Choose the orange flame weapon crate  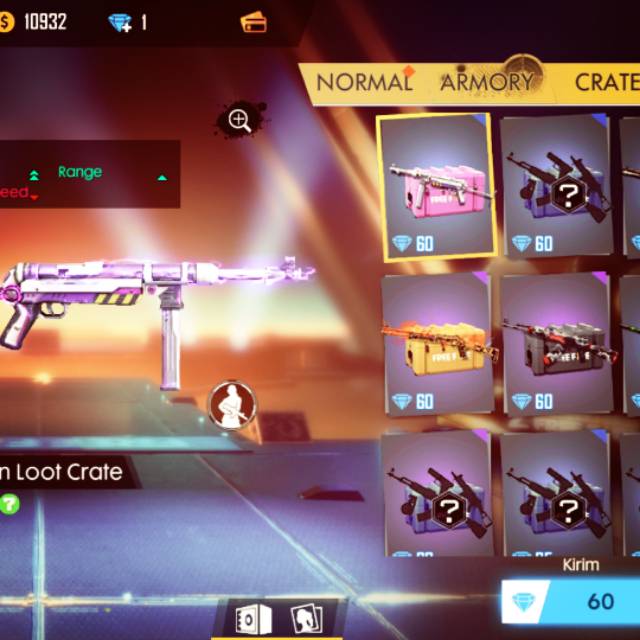(436, 344)
